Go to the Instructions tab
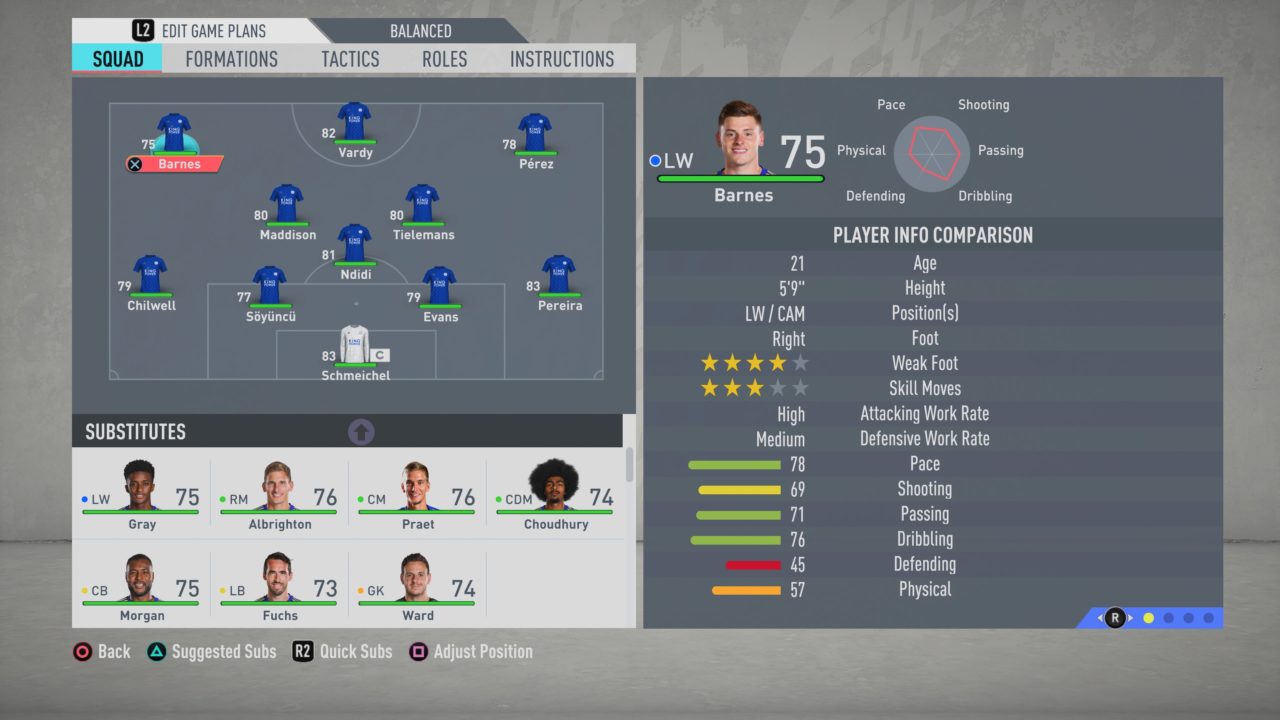The height and width of the screenshot is (720, 1280). click(562, 59)
